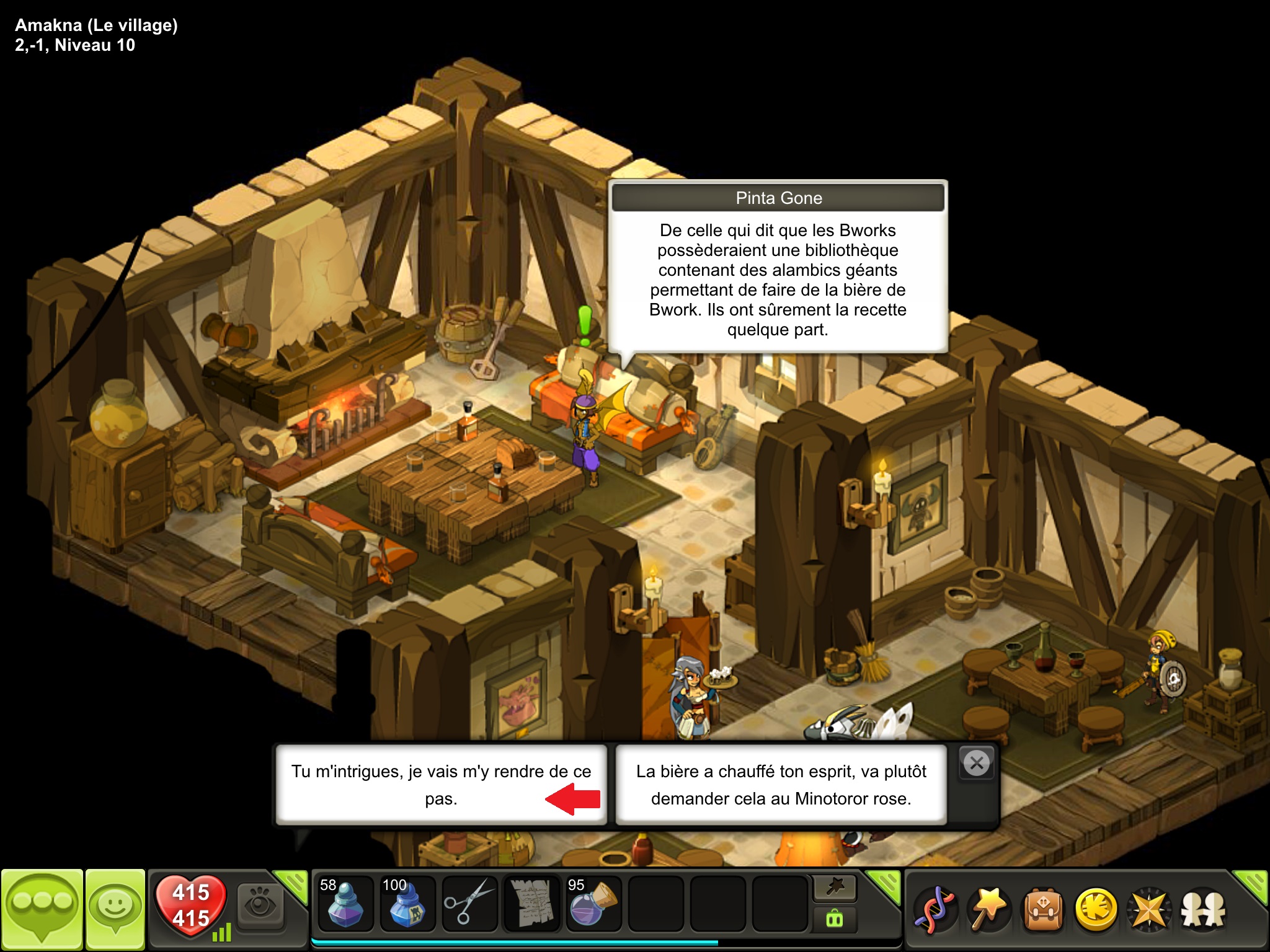Choose the reply about the Minotoror rose
The image size is (1270, 952).
tap(781, 784)
